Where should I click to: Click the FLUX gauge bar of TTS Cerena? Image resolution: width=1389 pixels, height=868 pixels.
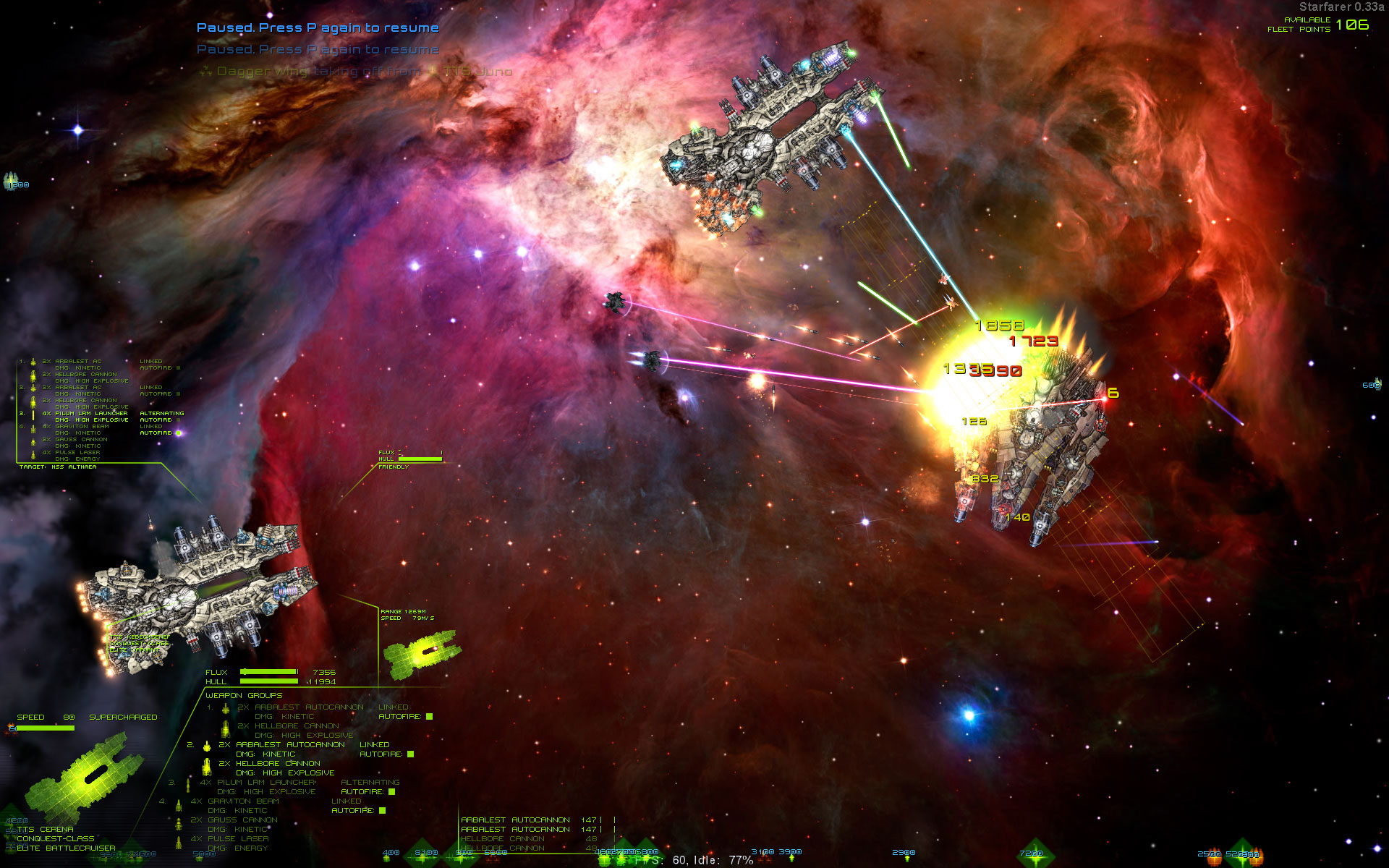coord(269,672)
